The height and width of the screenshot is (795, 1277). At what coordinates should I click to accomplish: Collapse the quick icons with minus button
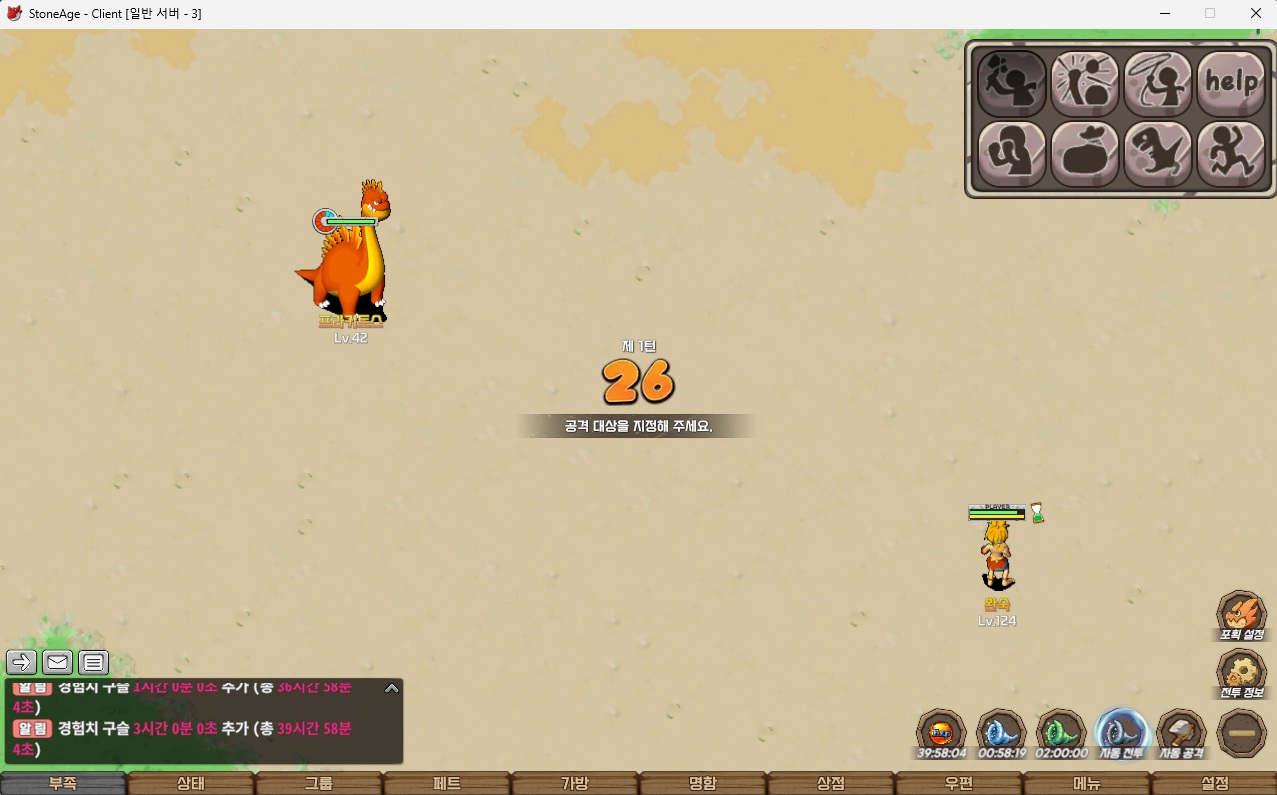click(x=1241, y=733)
